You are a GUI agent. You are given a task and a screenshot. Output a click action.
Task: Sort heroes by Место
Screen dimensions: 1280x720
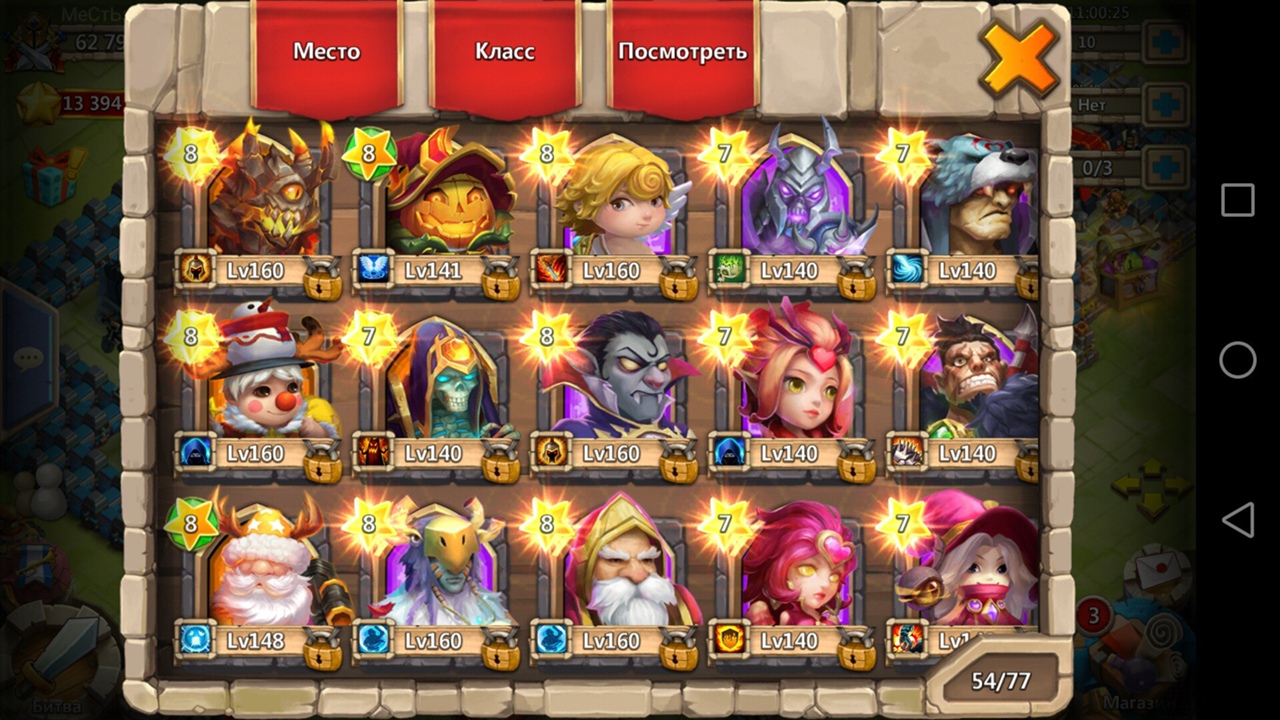click(326, 52)
